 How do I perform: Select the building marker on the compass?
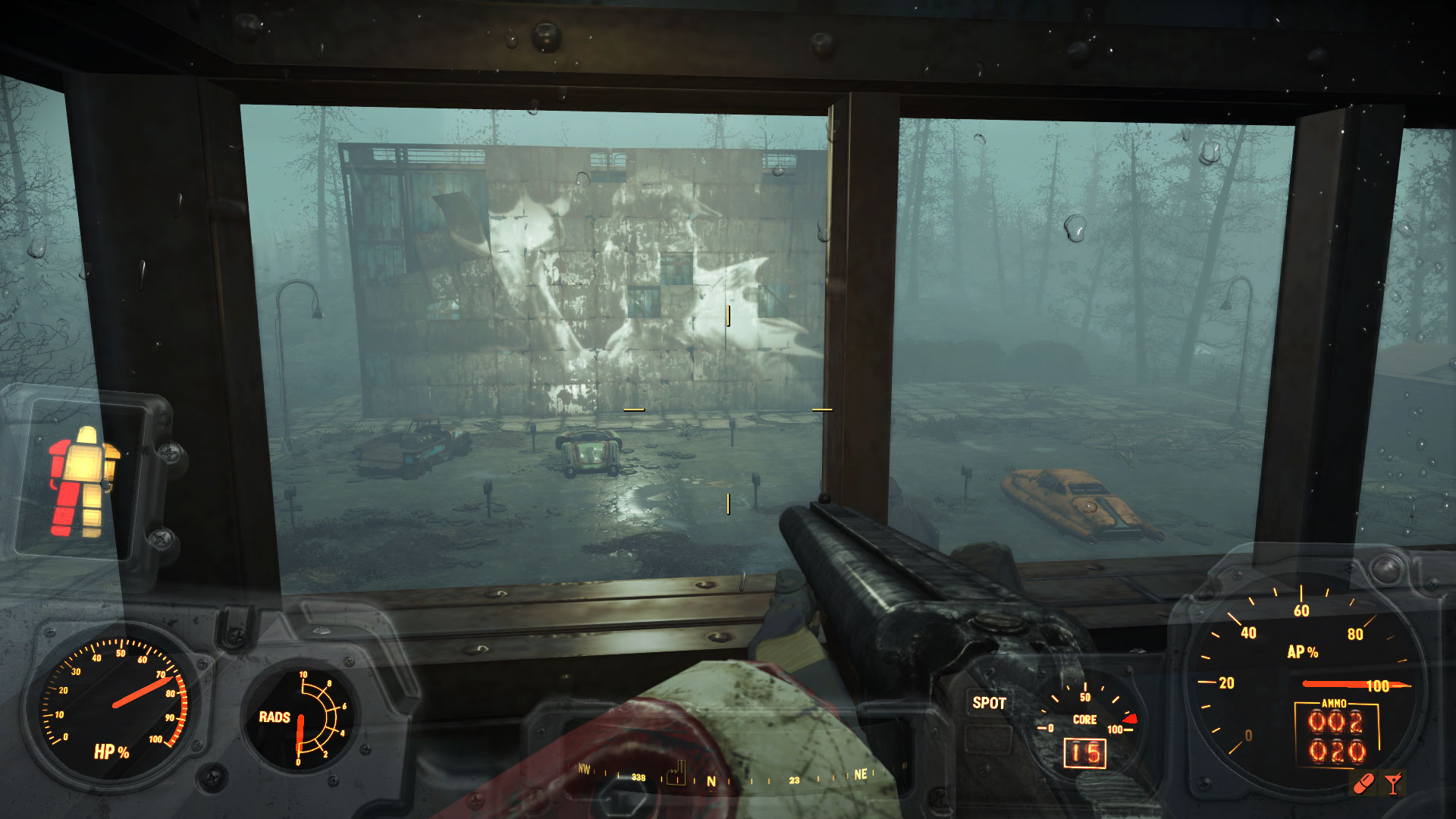pyautogui.click(x=676, y=773)
